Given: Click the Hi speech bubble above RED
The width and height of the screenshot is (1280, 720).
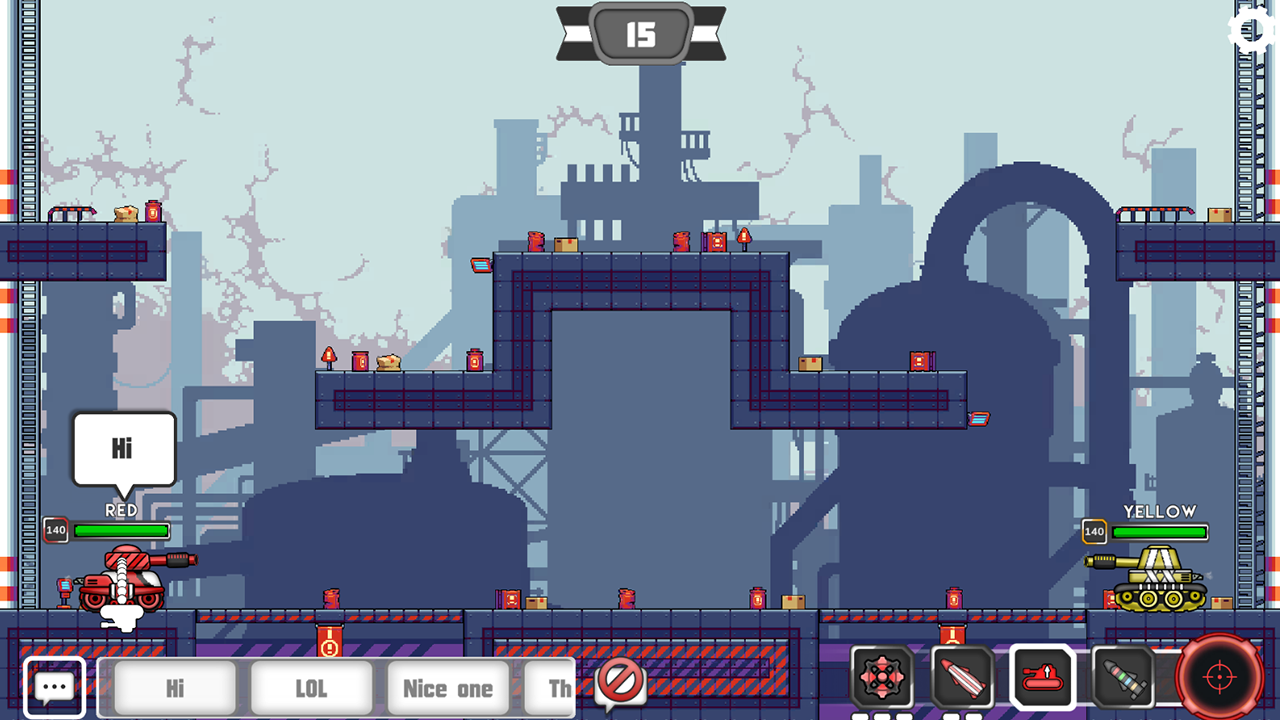Looking at the screenshot, I should [x=122, y=449].
